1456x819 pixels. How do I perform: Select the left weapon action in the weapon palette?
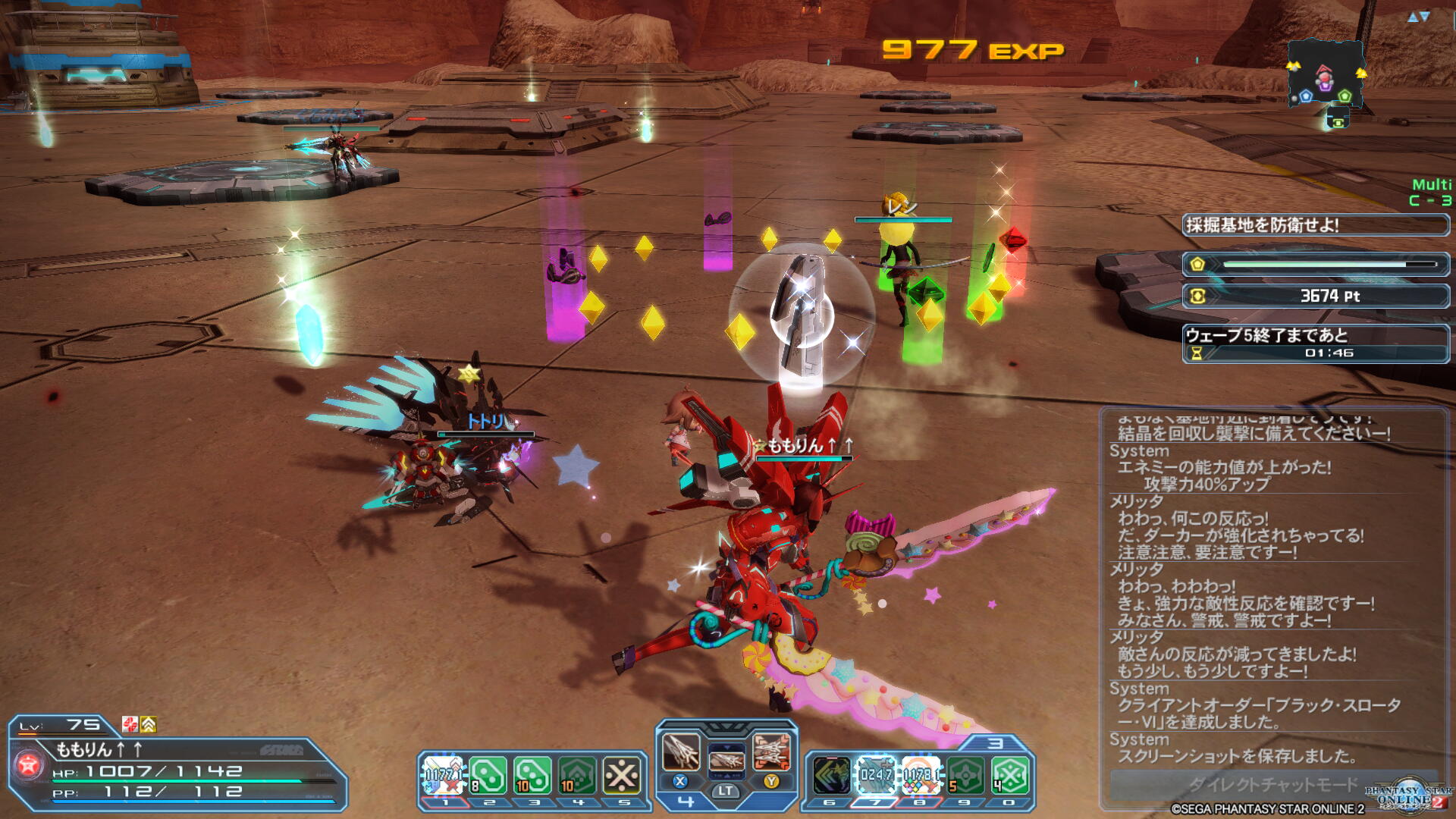(680, 752)
